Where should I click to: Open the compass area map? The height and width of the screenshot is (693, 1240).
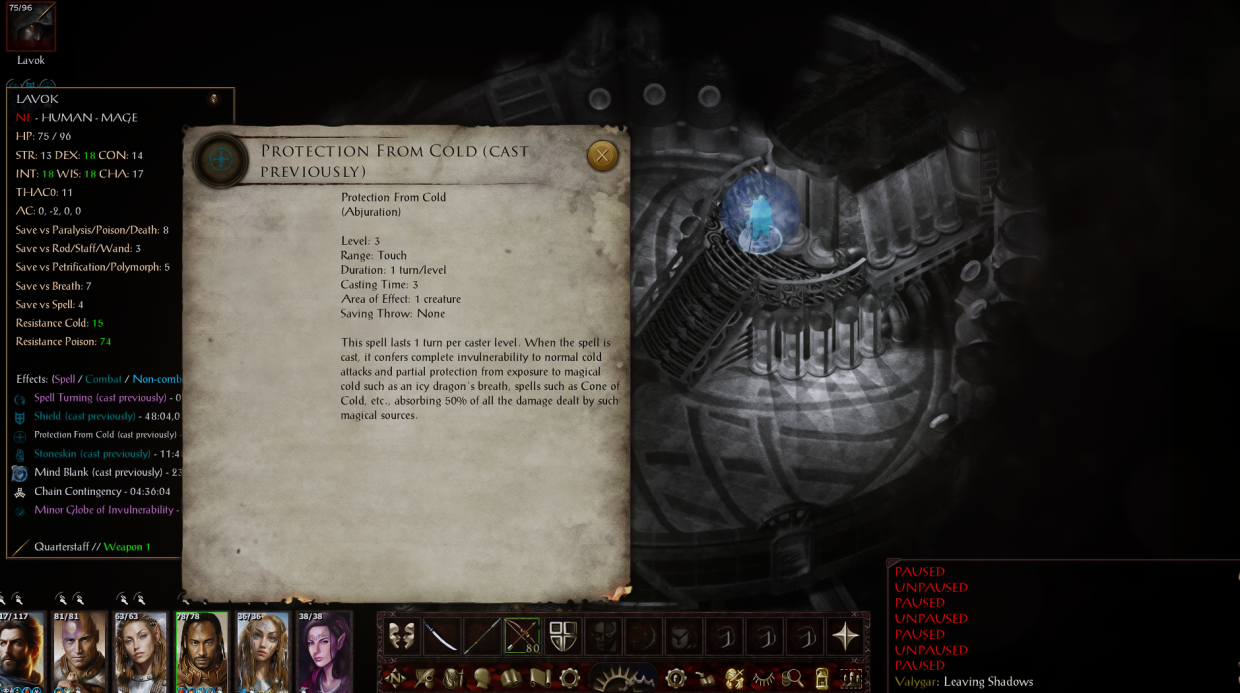coord(394,679)
